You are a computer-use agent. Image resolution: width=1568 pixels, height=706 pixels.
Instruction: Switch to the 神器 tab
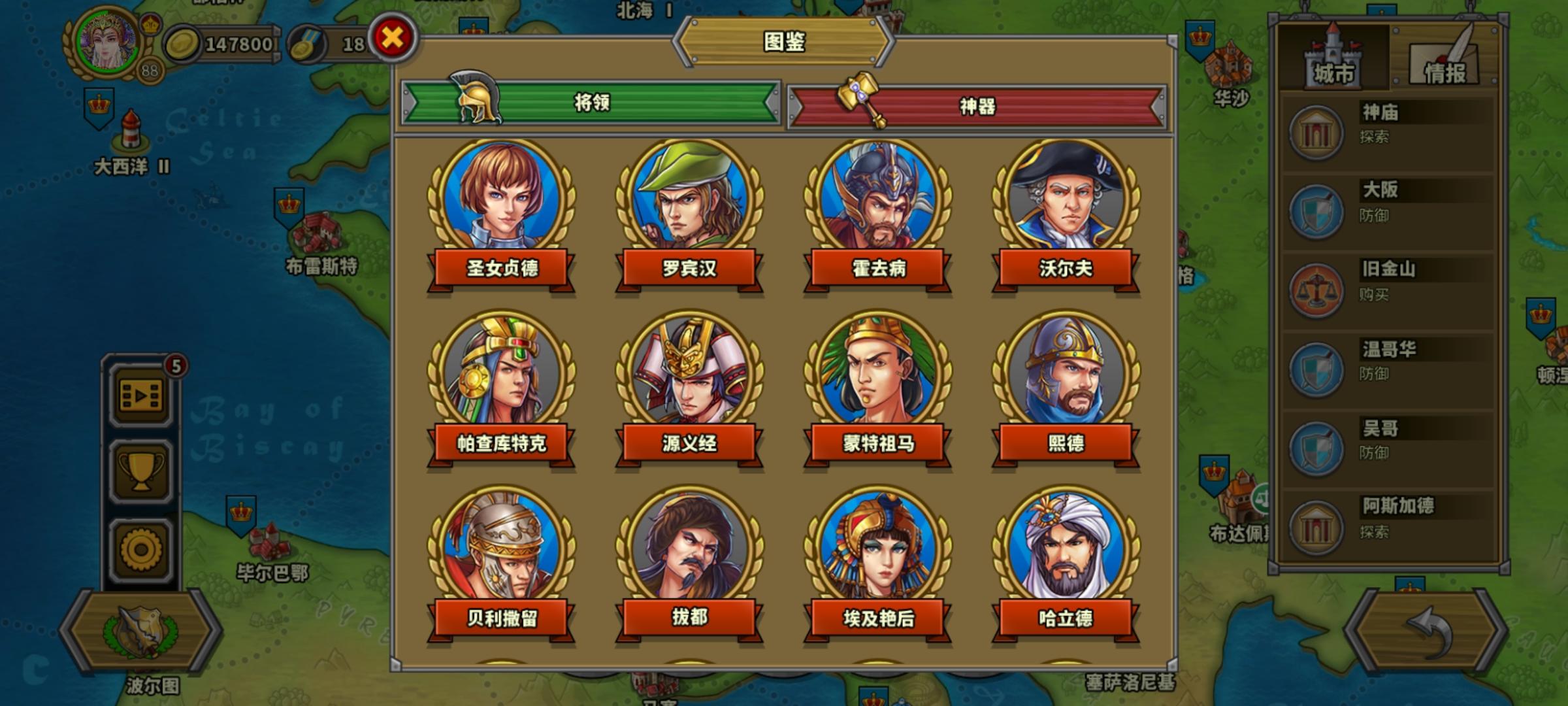click(977, 108)
